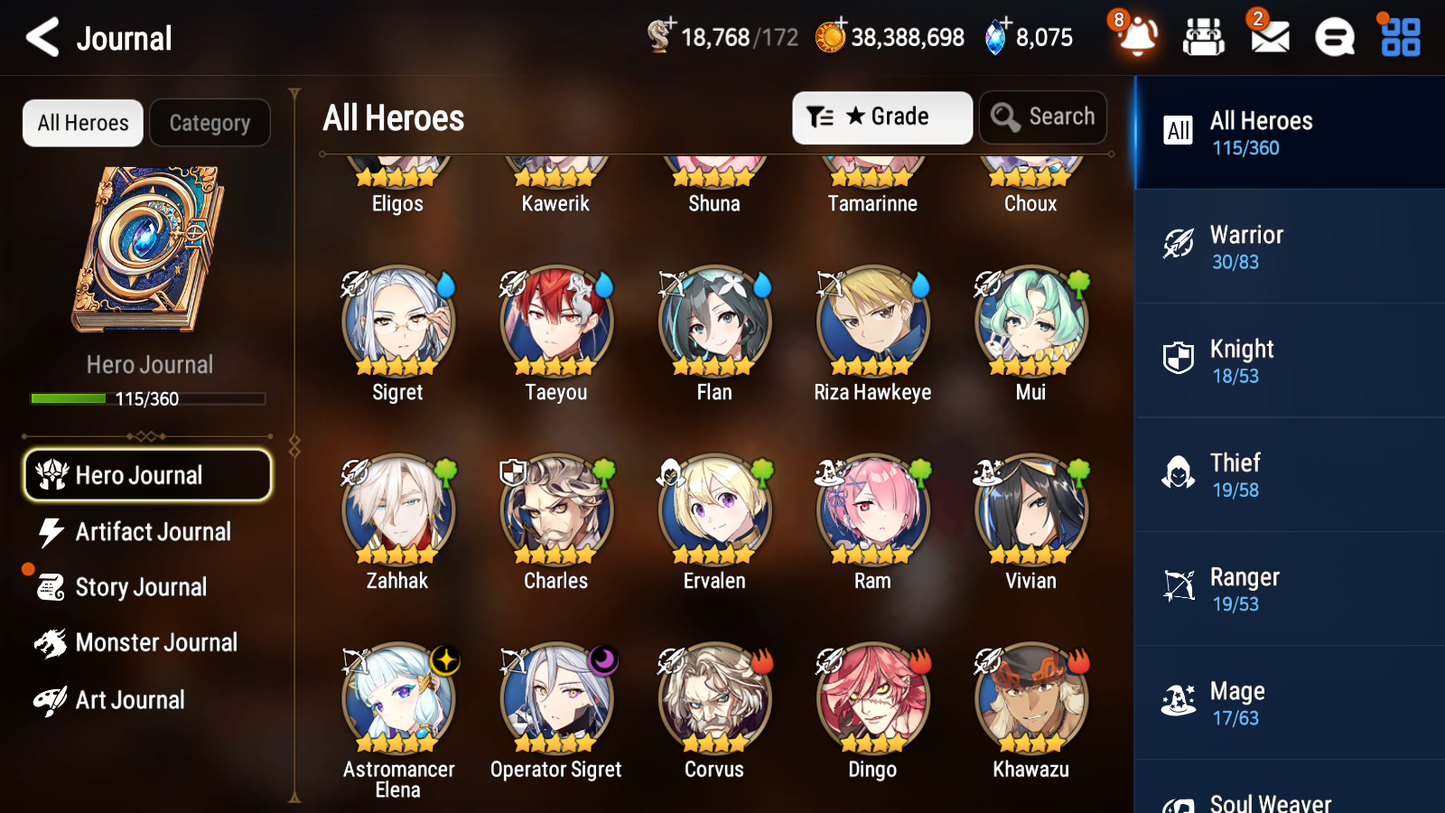Open the Grade filter
1445x813 pixels.
[x=882, y=117]
